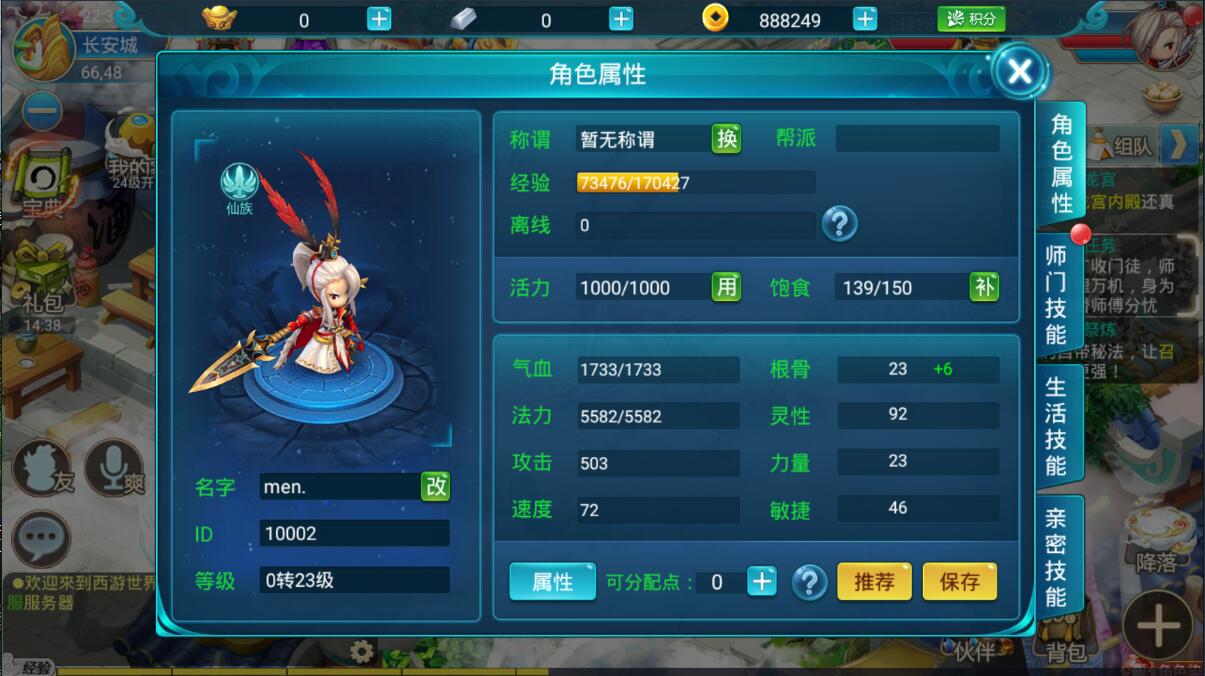Apply the 推荐 recommended point allocation
The image size is (1205, 676).
click(874, 582)
